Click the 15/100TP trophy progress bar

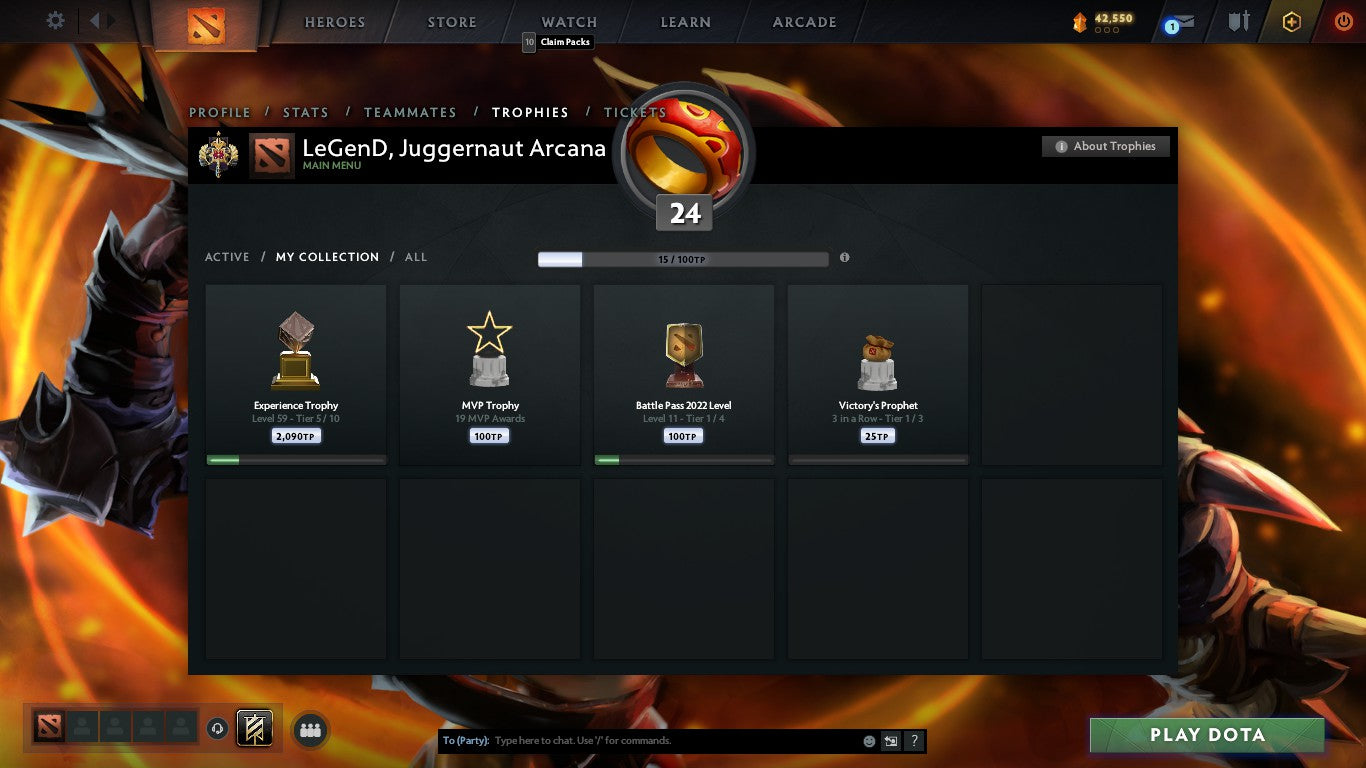[684, 258]
